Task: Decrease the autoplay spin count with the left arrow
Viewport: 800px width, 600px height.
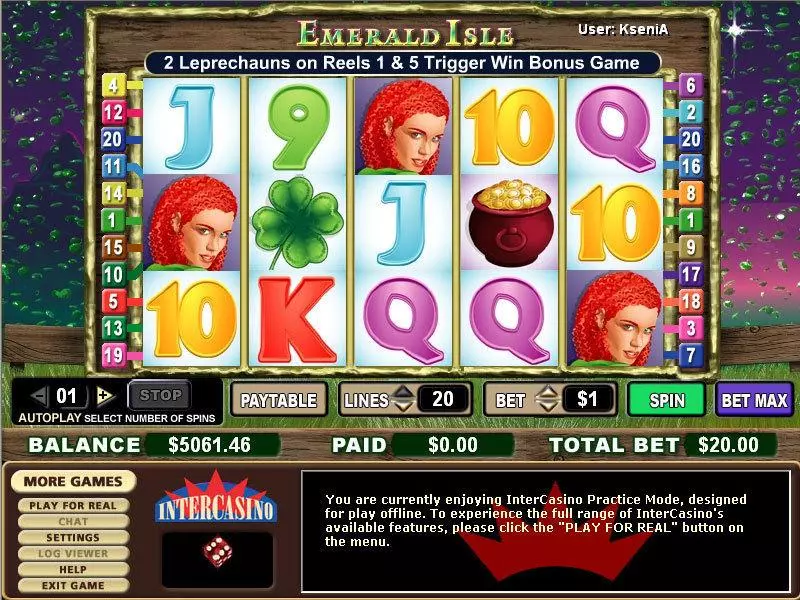Action: pyautogui.click(x=39, y=396)
